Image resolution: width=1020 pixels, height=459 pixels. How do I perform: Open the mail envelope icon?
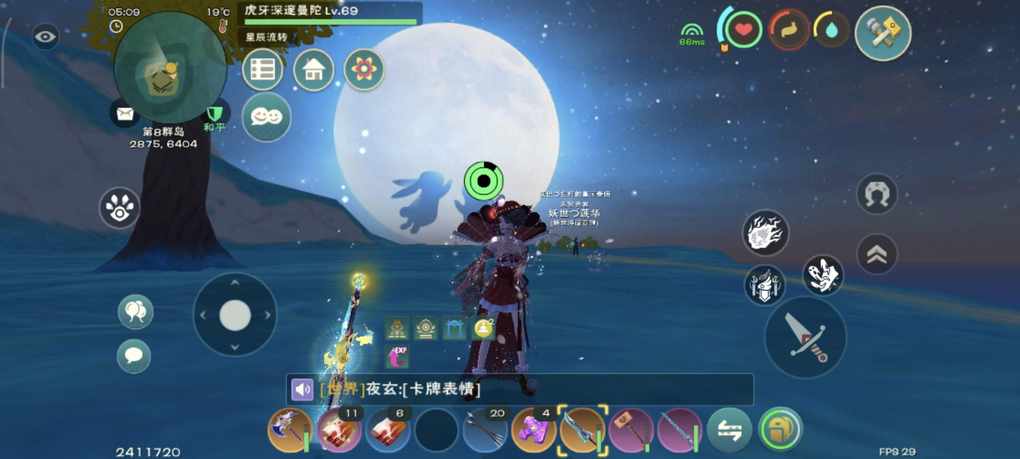pos(124,114)
